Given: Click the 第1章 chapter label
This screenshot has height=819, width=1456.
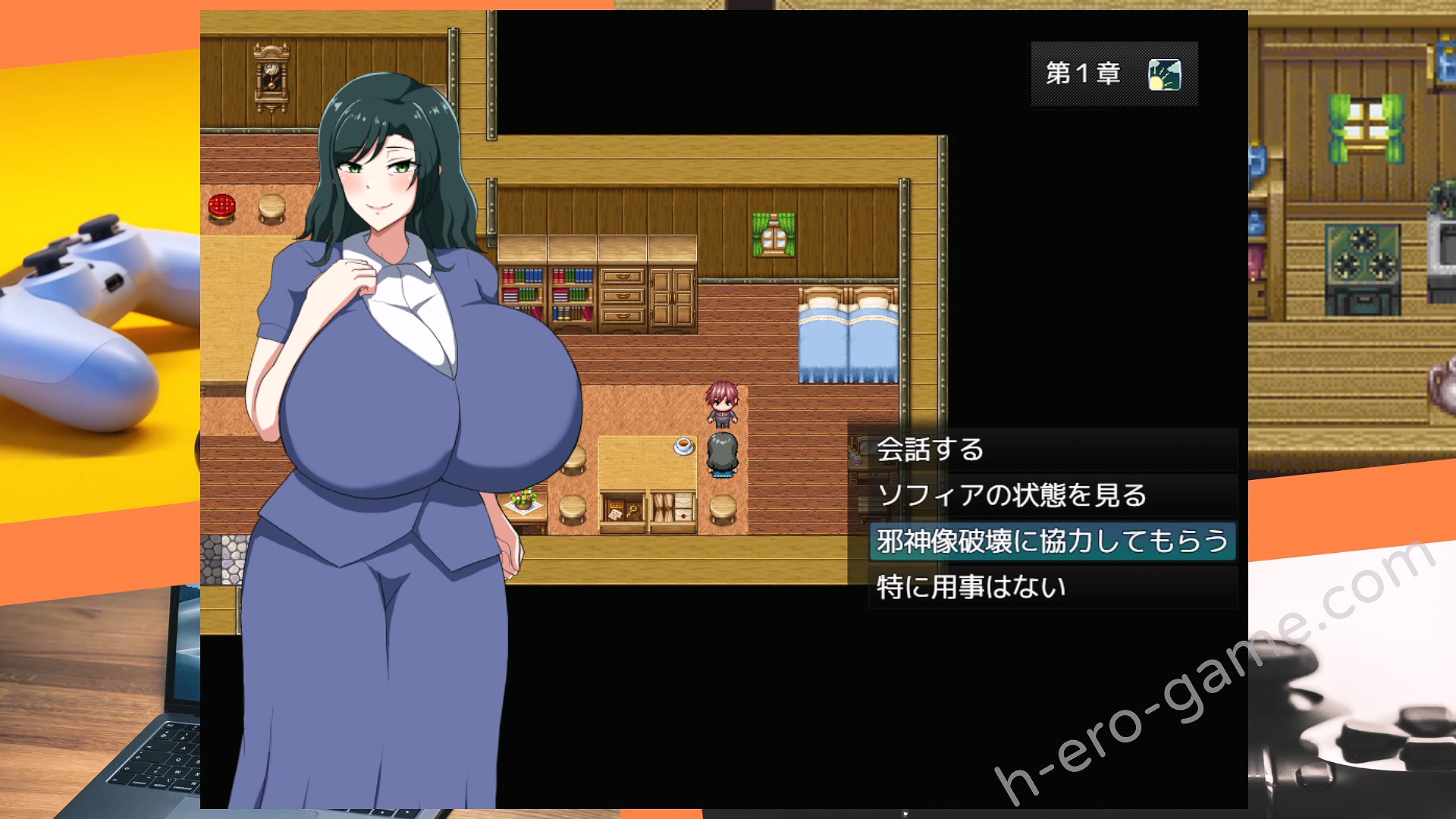Looking at the screenshot, I should 1083,74.
